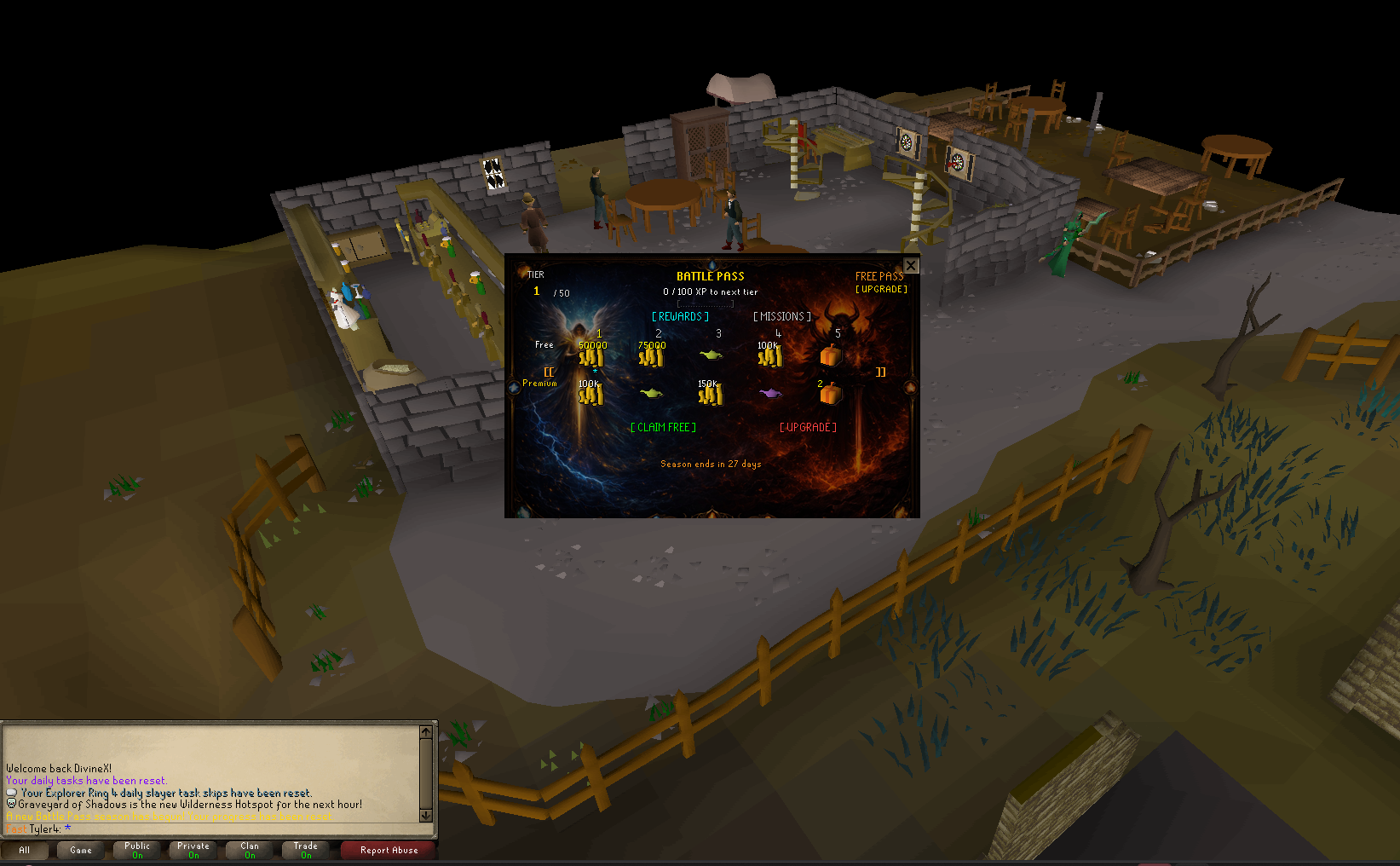
Task: Select the Clan chat tab
Action: [x=248, y=849]
